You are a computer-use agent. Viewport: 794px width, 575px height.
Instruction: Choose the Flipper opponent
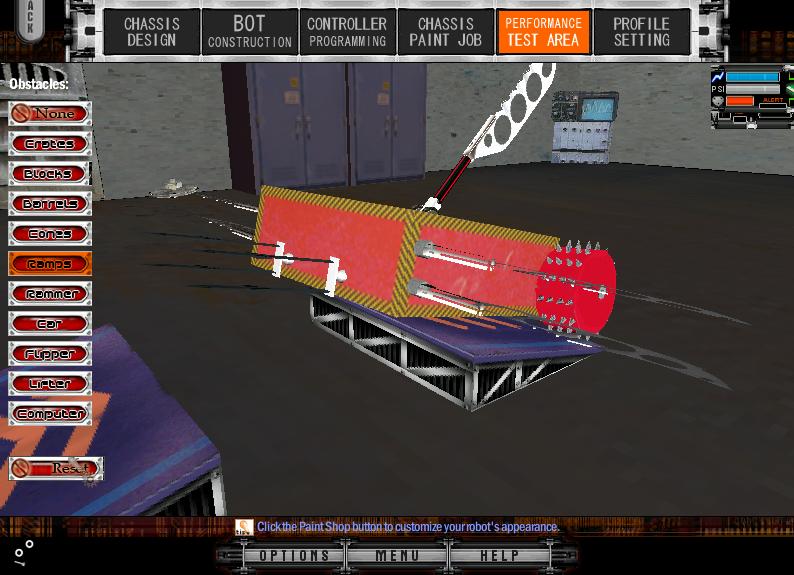(50, 354)
